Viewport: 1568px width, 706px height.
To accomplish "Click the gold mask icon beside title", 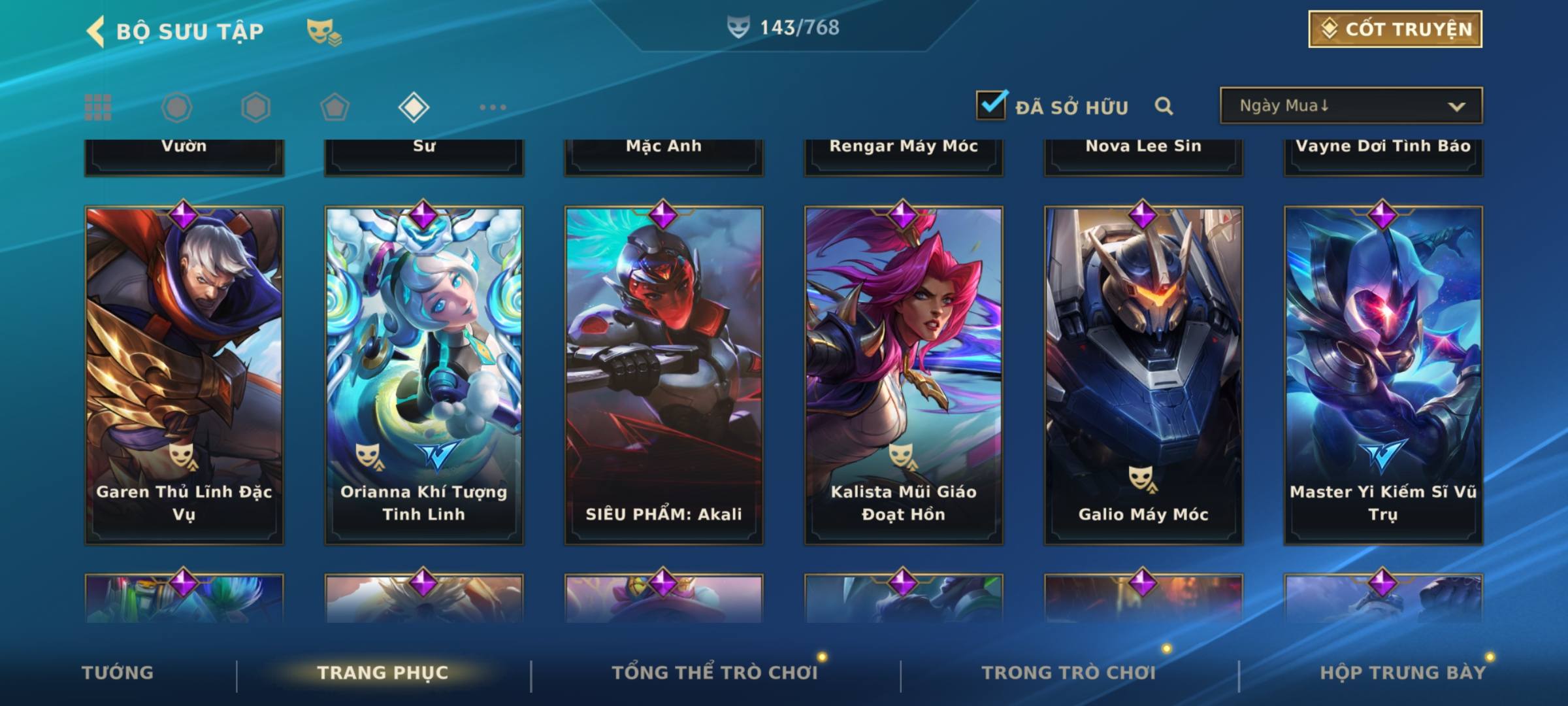I will click(323, 31).
